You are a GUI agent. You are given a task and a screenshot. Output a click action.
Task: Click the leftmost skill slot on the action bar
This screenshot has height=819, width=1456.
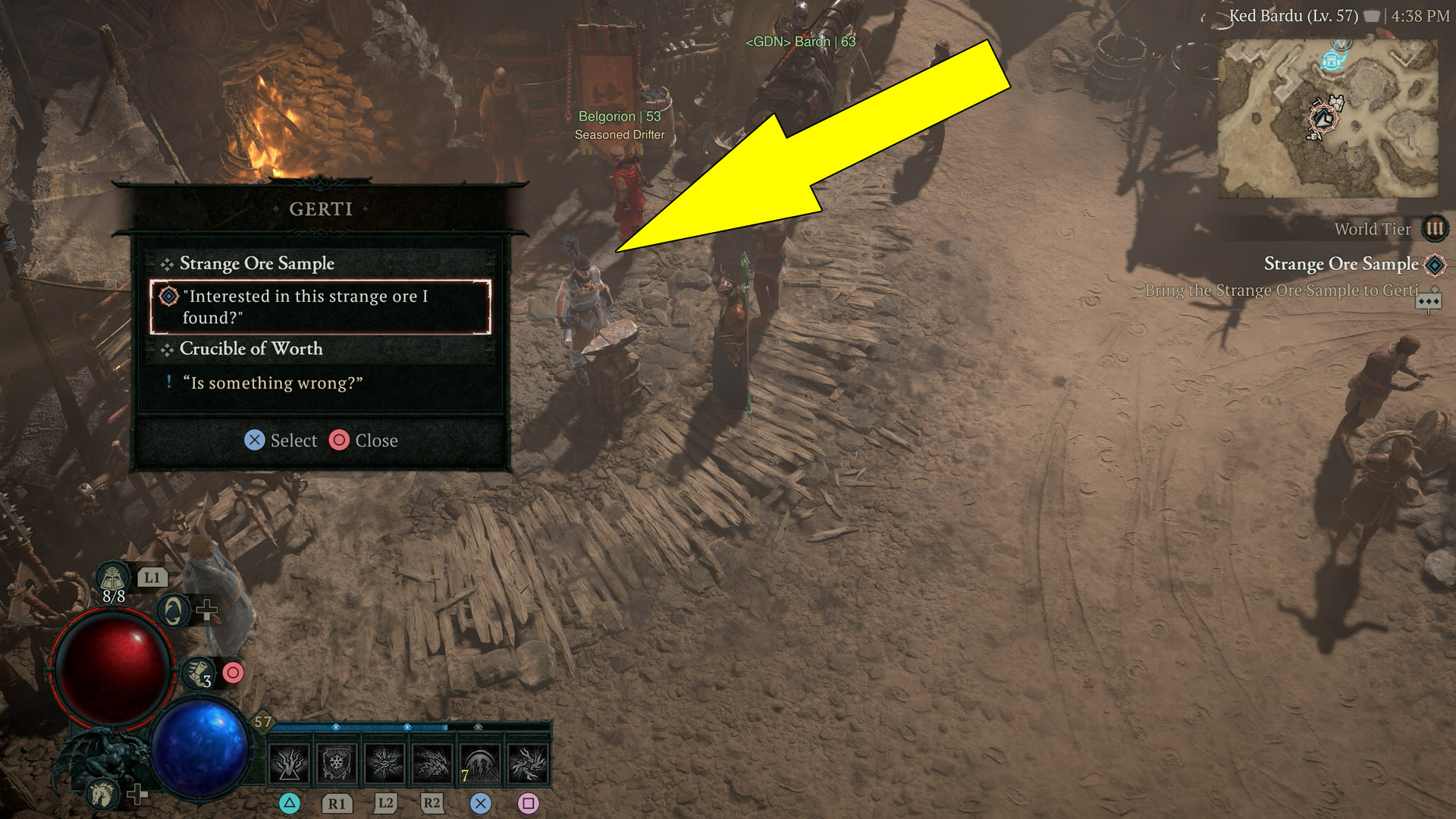pyautogui.click(x=289, y=764)
